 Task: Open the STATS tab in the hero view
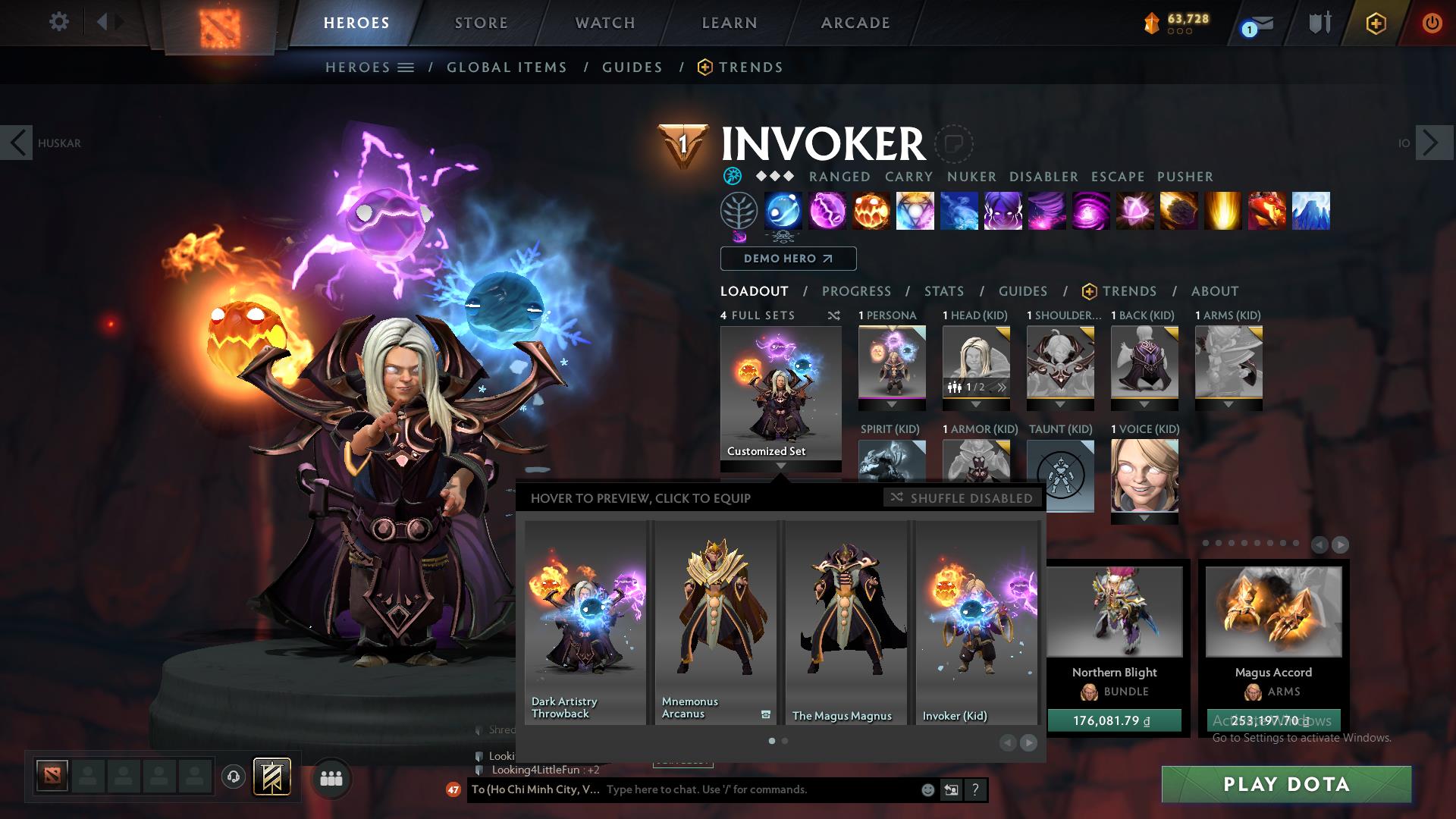[943, 291]
